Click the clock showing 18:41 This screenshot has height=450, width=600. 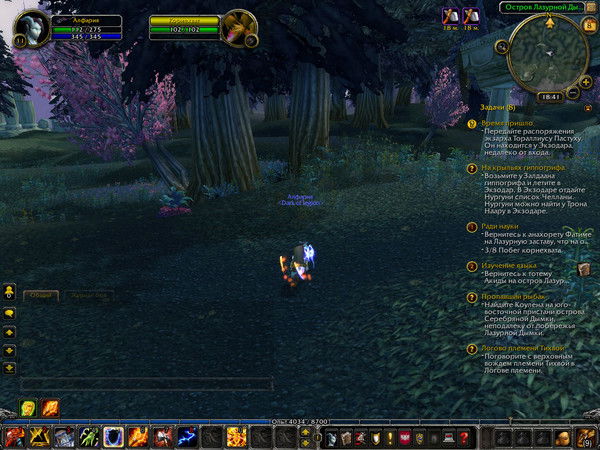coord(549,96)
